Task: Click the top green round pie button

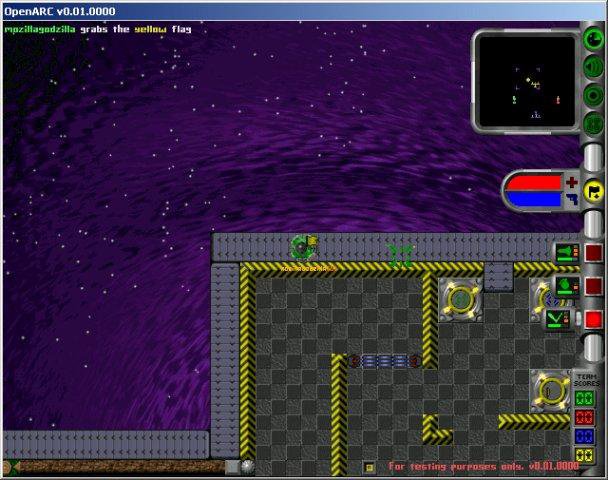Action: (594, 40)
